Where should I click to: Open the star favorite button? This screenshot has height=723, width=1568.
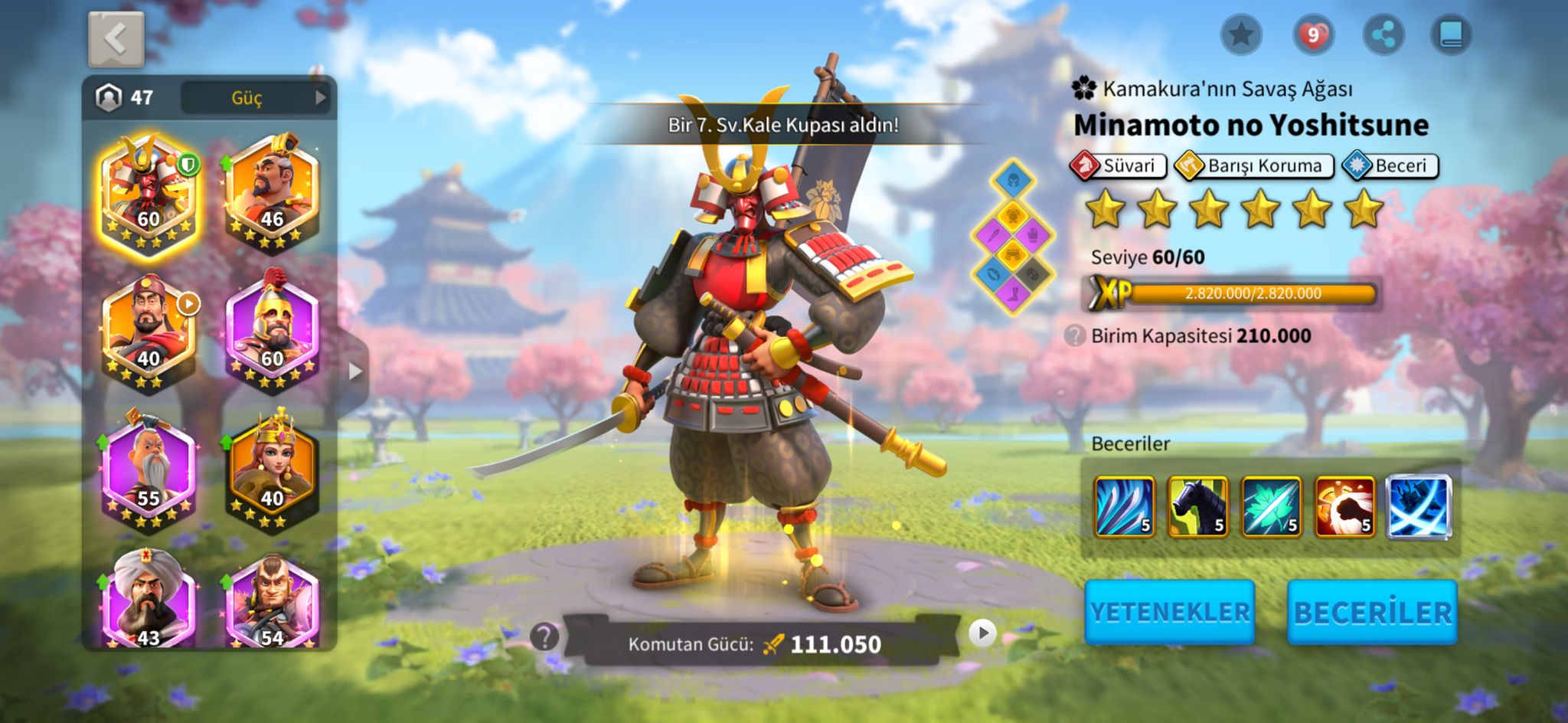click(1241, 34)
